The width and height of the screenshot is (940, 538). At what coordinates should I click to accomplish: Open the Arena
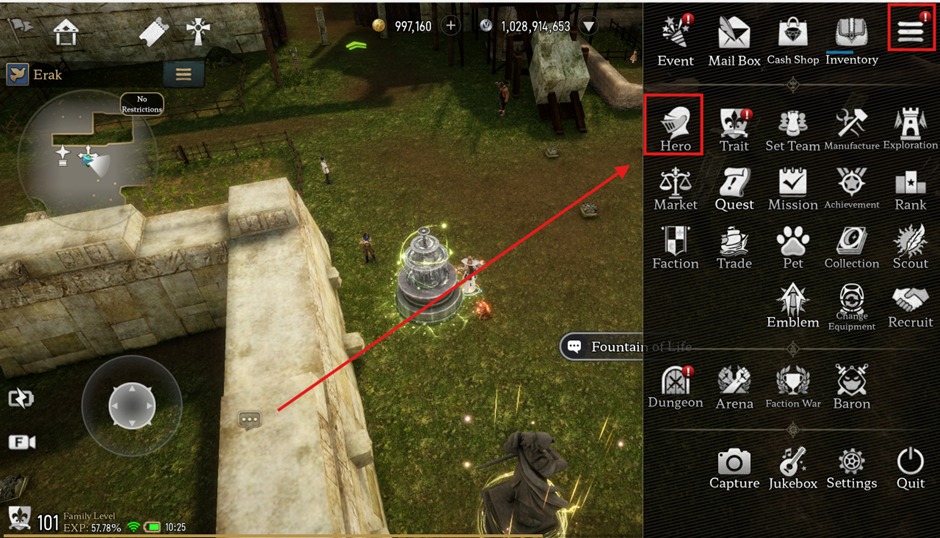pos(734,385)
